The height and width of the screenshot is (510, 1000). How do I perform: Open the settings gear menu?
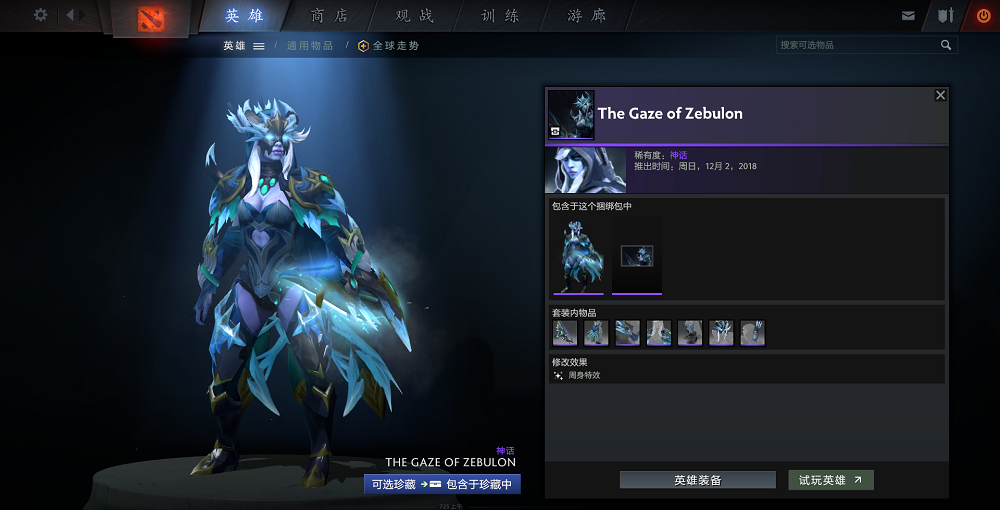(40, 15)
